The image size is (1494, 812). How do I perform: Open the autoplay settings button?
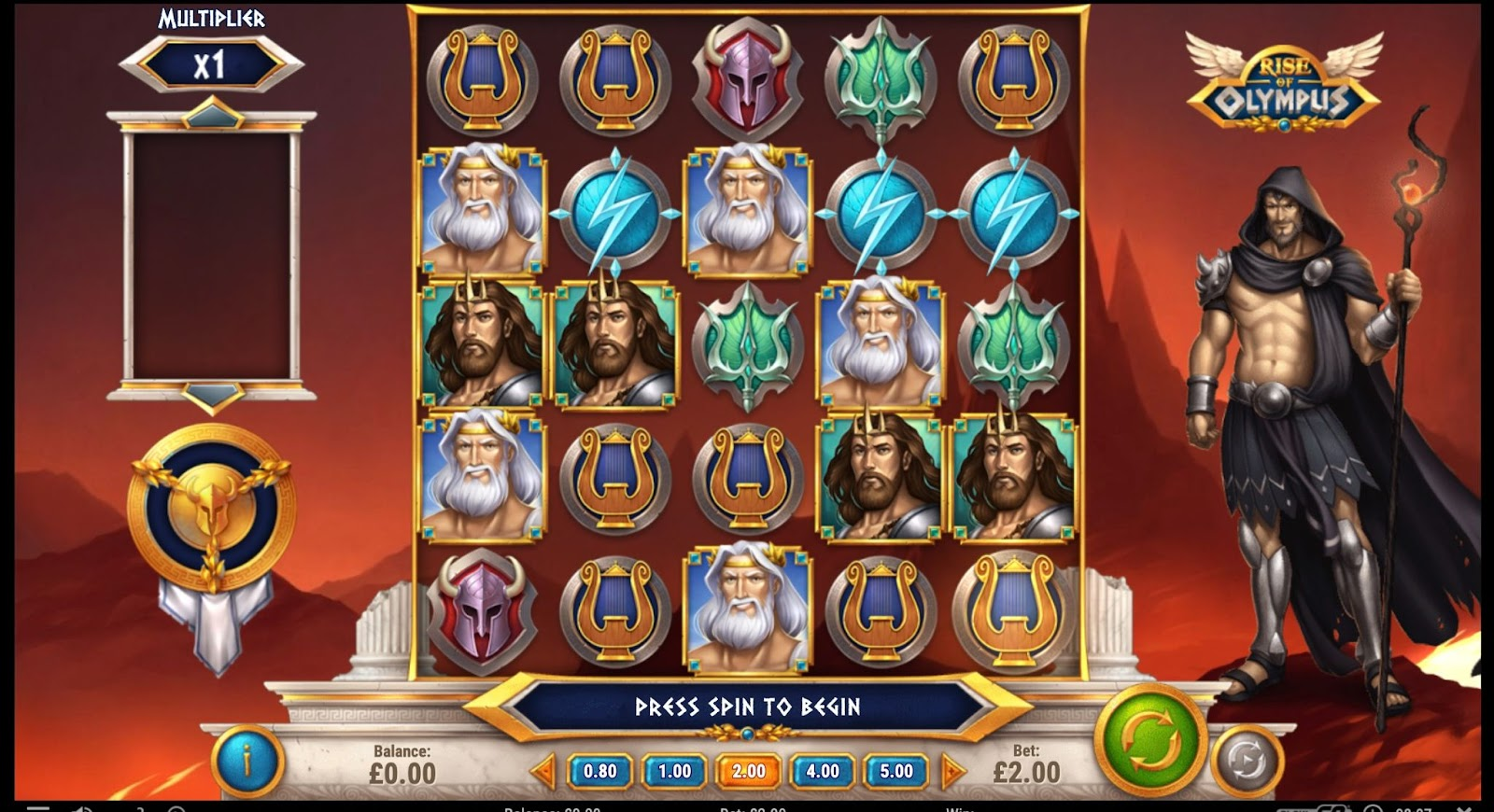click(1247, 760)
